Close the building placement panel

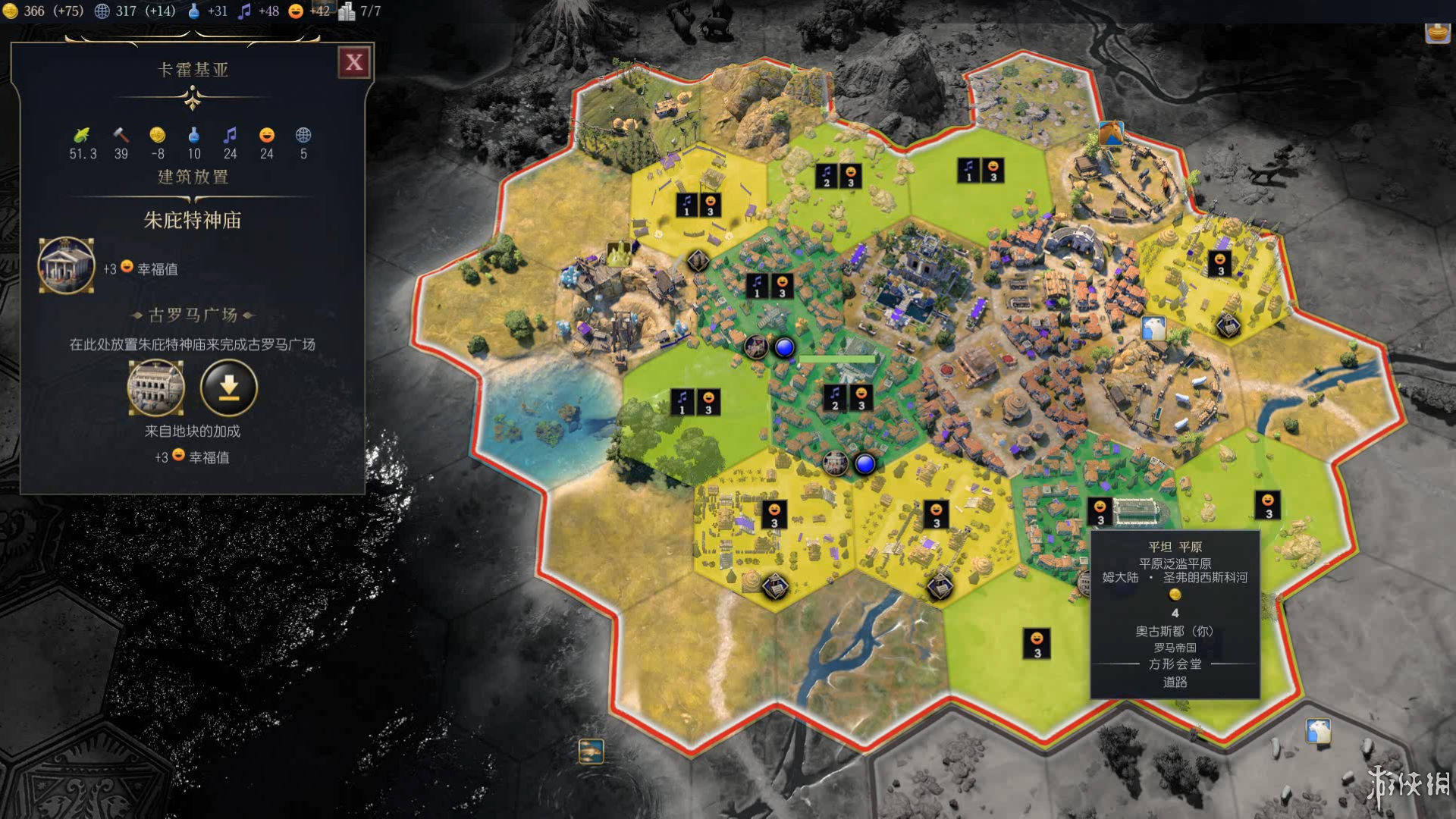354,62
